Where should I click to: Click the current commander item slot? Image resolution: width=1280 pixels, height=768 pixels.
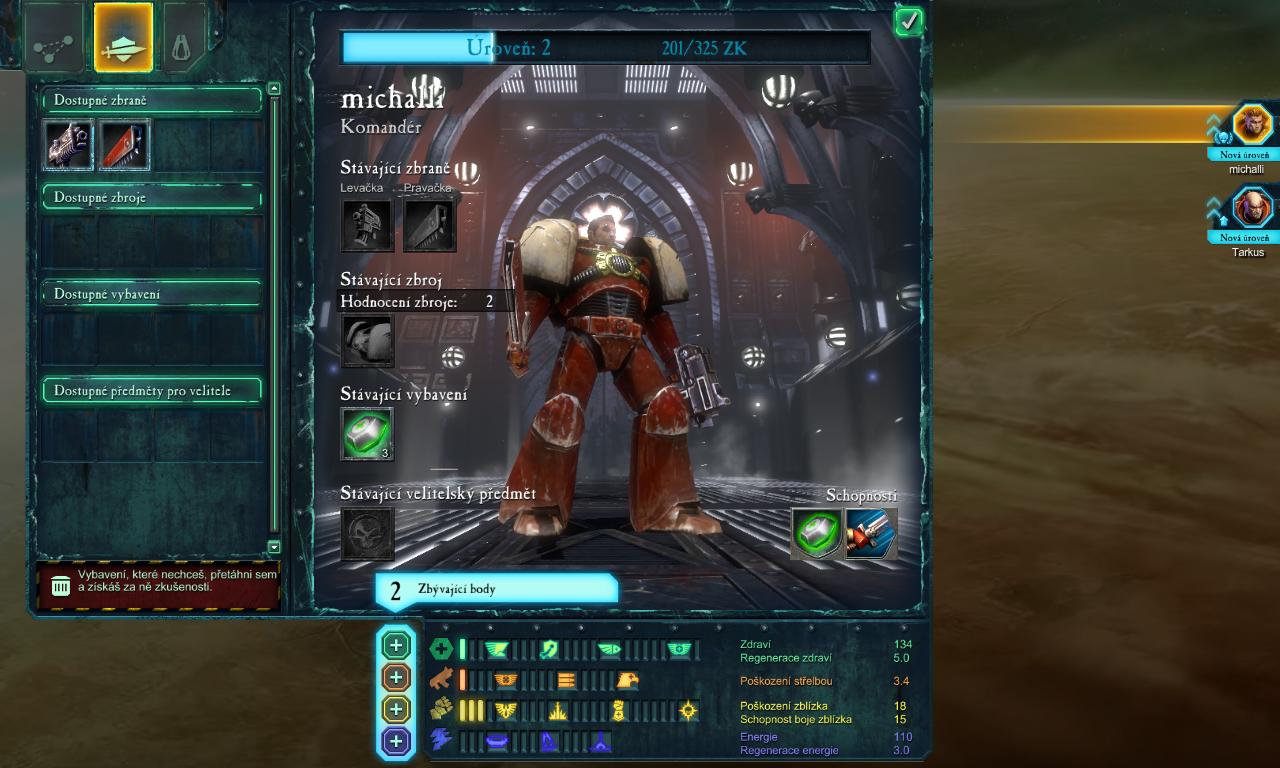tap(367, 534)
